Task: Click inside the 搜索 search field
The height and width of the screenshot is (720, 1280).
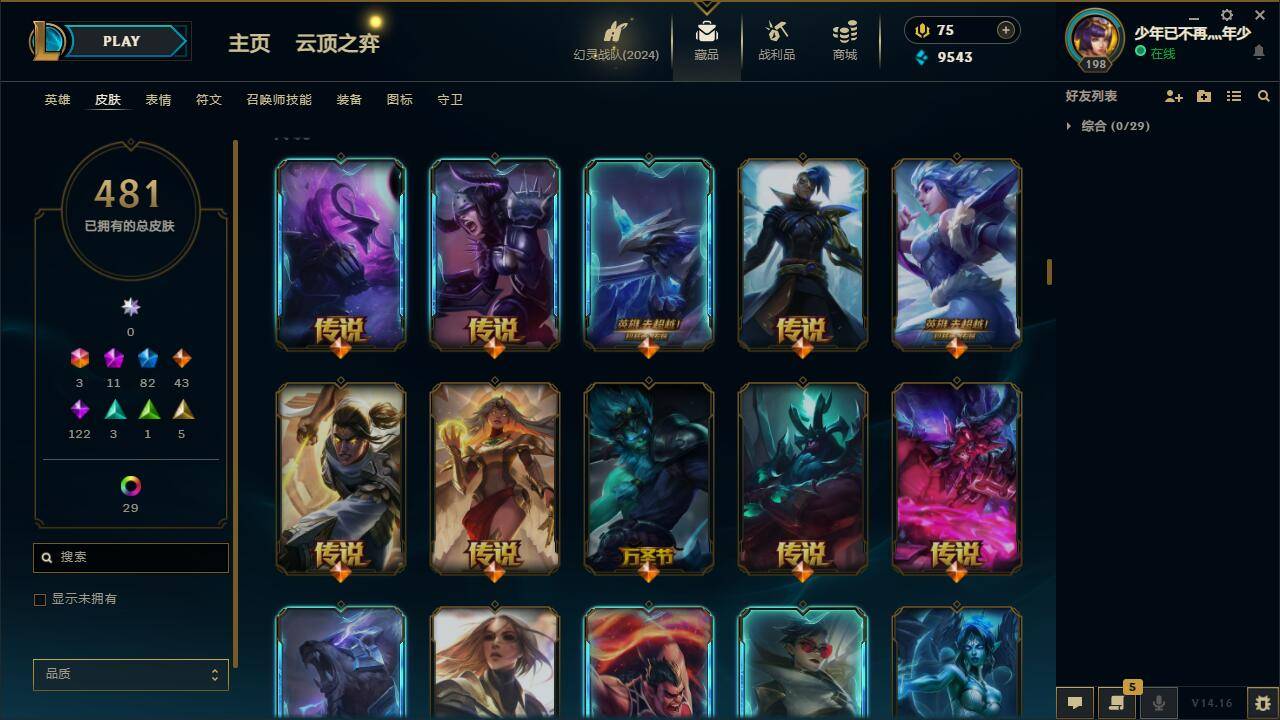Action: click(x=130, y=557)
